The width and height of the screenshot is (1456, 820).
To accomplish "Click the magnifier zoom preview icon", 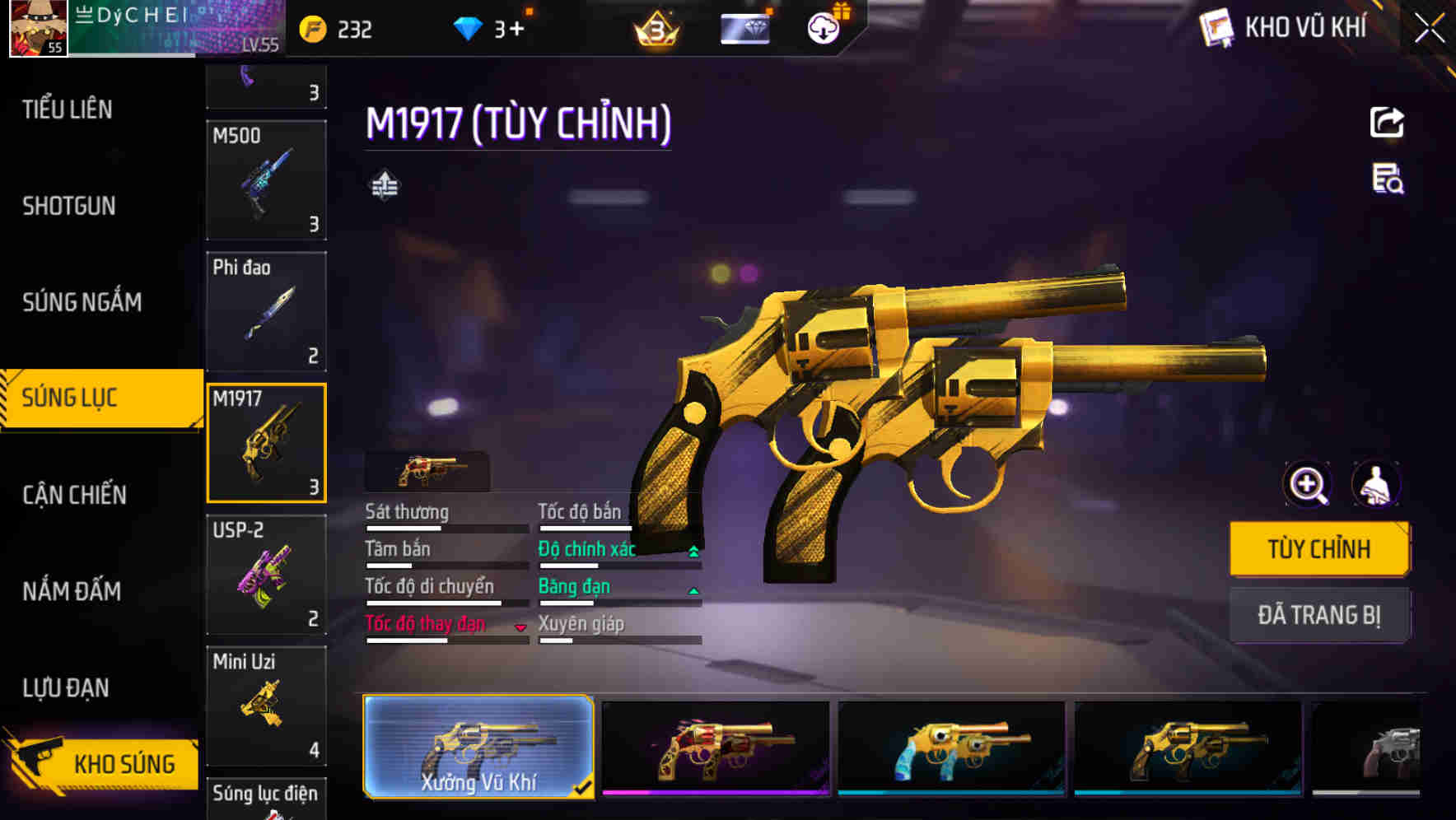I will pyautogui.click(x=1306, y=484).
